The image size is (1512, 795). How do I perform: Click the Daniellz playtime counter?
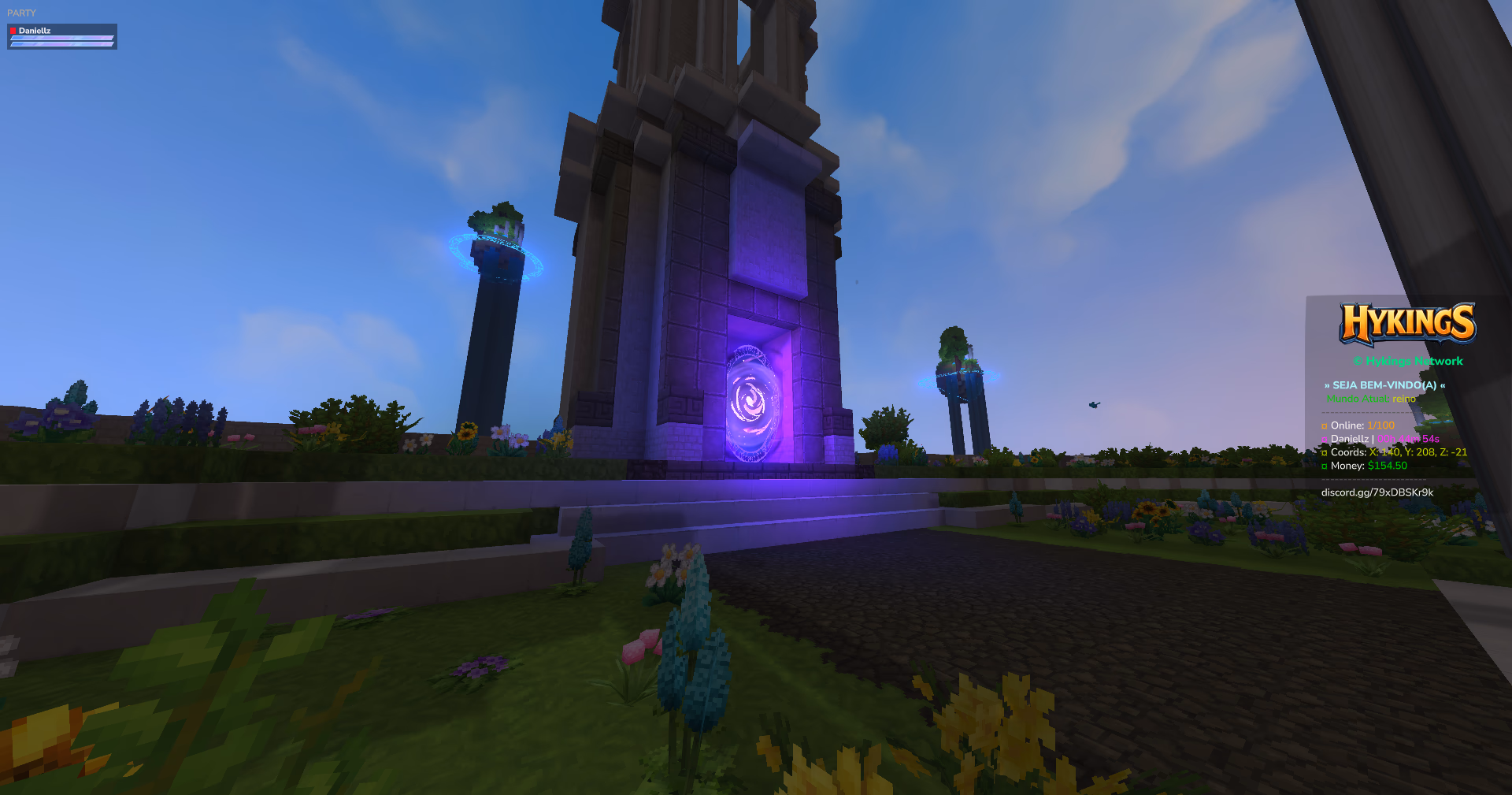point(1410,439)
